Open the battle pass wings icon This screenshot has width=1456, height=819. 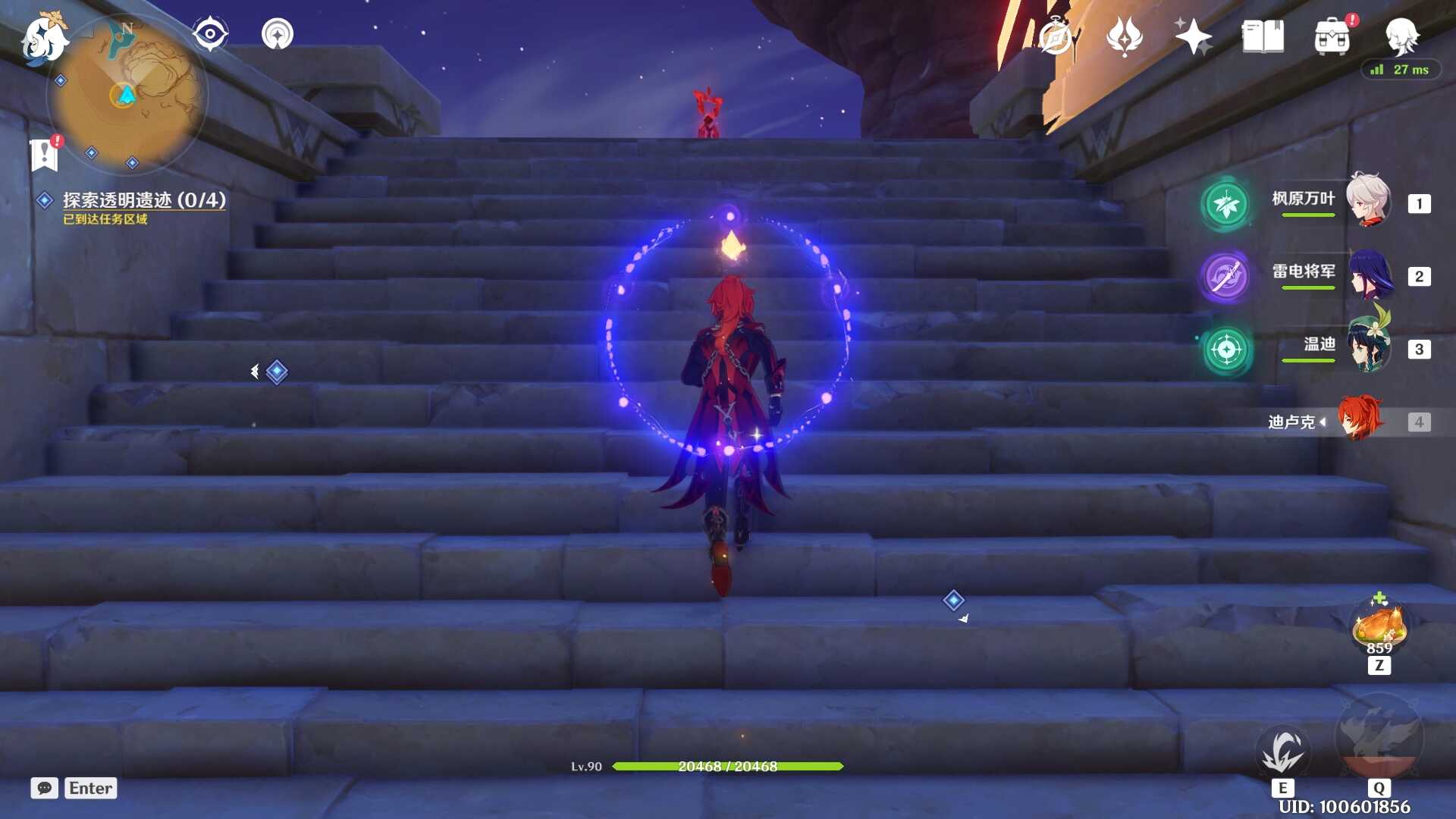pos(1124,36)
